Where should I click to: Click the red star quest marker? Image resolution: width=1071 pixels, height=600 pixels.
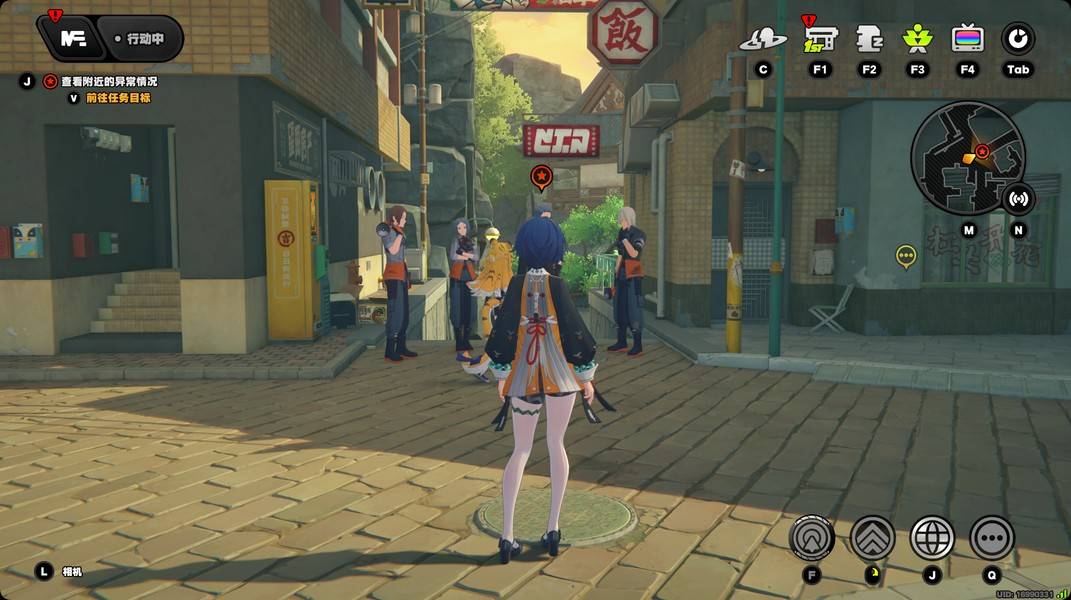[x=541, y=178]
